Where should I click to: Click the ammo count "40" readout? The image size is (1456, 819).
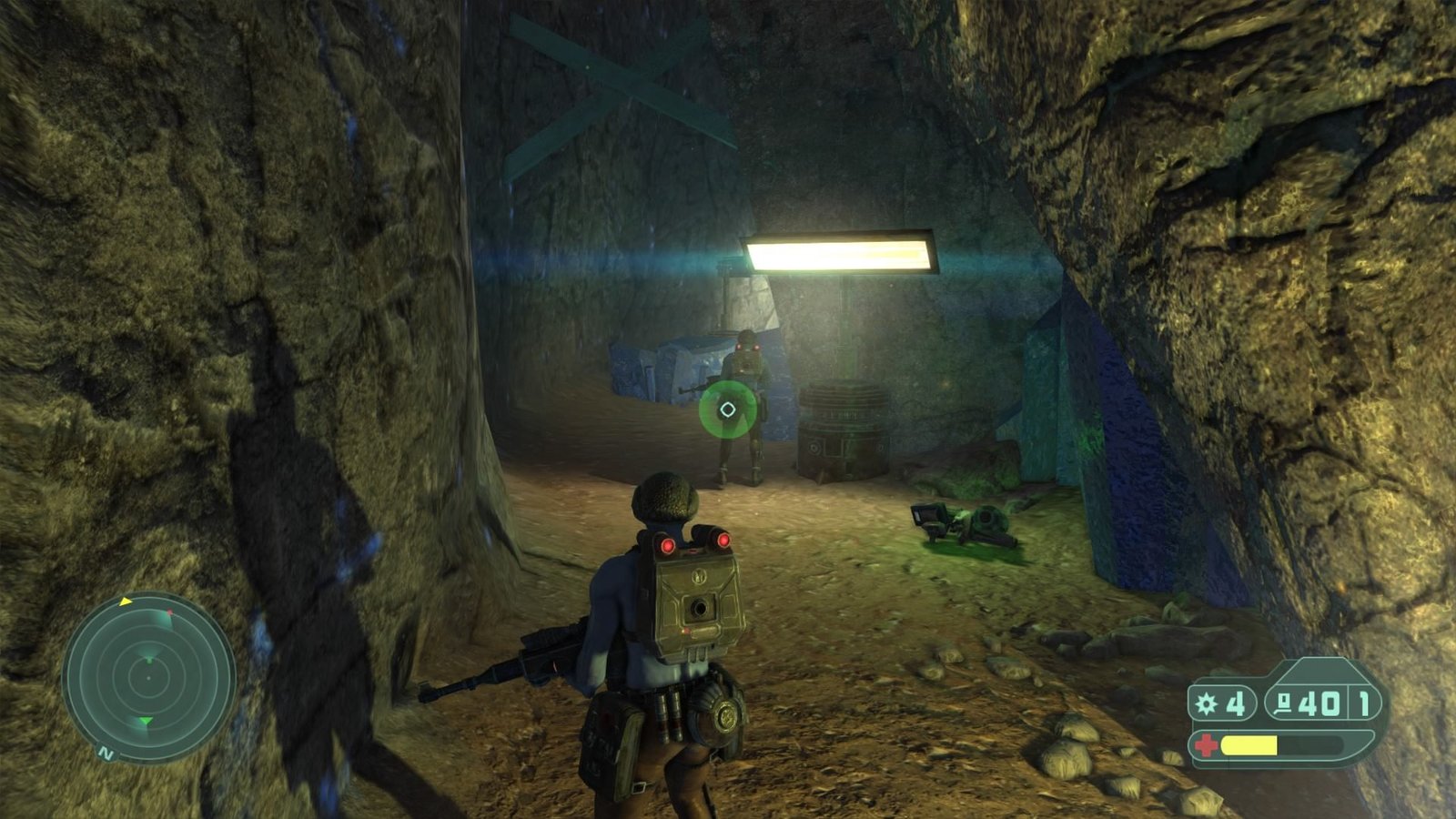pyautogui.click(x=1319, y=704)
